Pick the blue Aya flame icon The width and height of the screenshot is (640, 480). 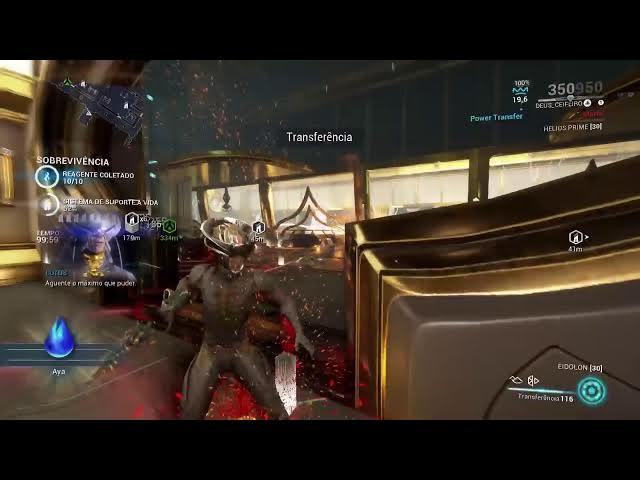60,338
